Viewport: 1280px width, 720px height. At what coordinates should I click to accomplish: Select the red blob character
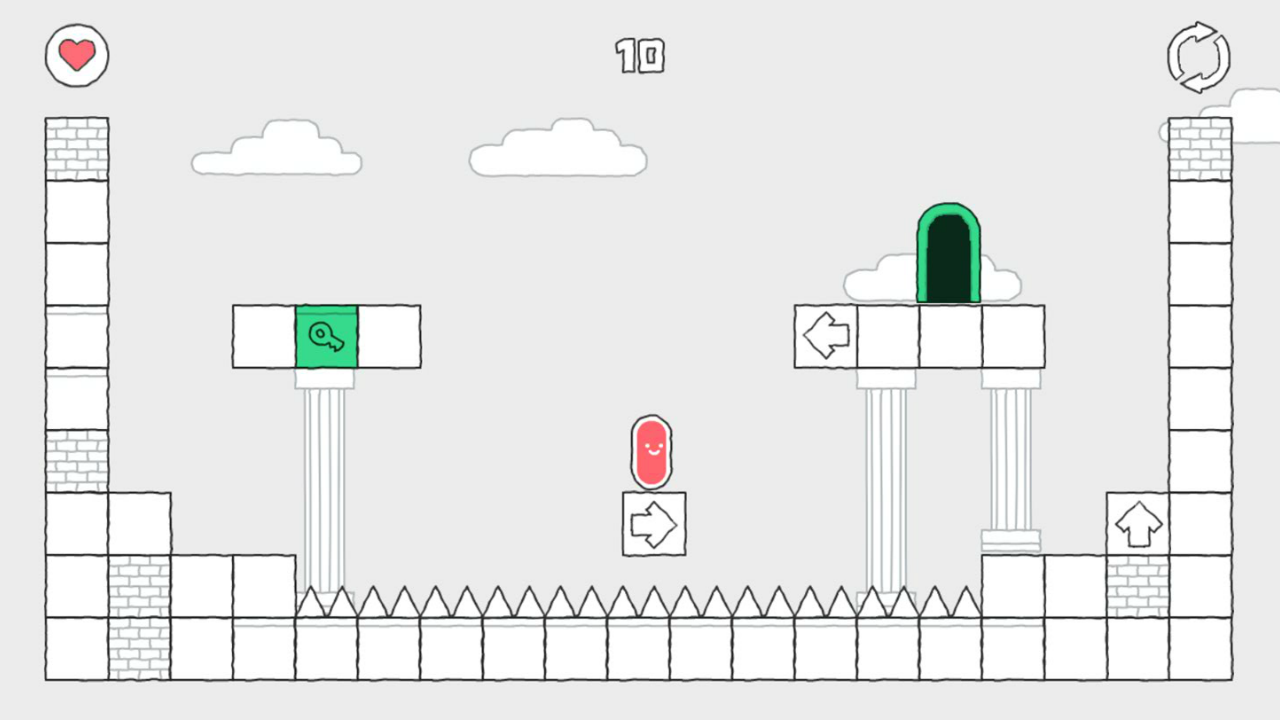pyautogui.click(x=651, y=452)
